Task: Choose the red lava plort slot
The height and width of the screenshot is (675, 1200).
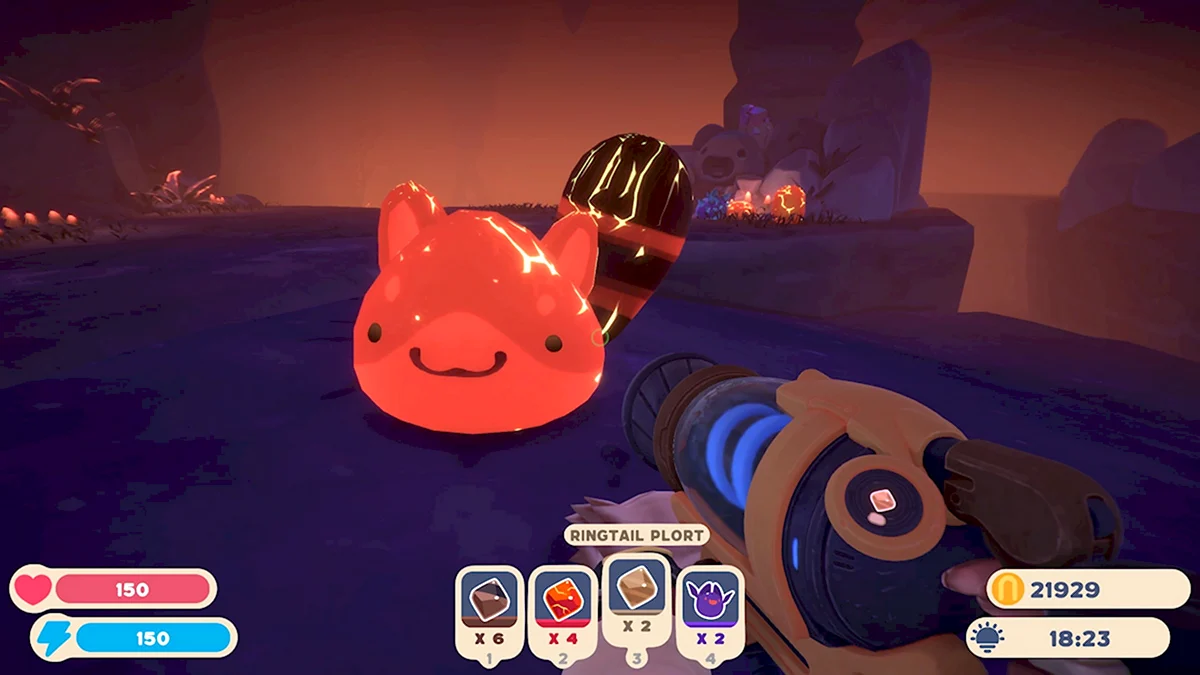Action: [x=562, y=610]
